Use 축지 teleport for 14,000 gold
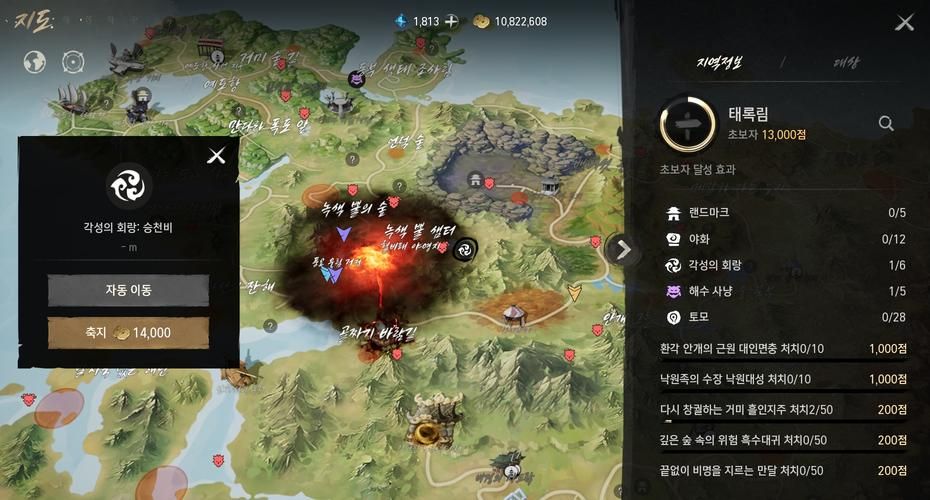This screenshot has height=500, width=930. pos(128,333)
